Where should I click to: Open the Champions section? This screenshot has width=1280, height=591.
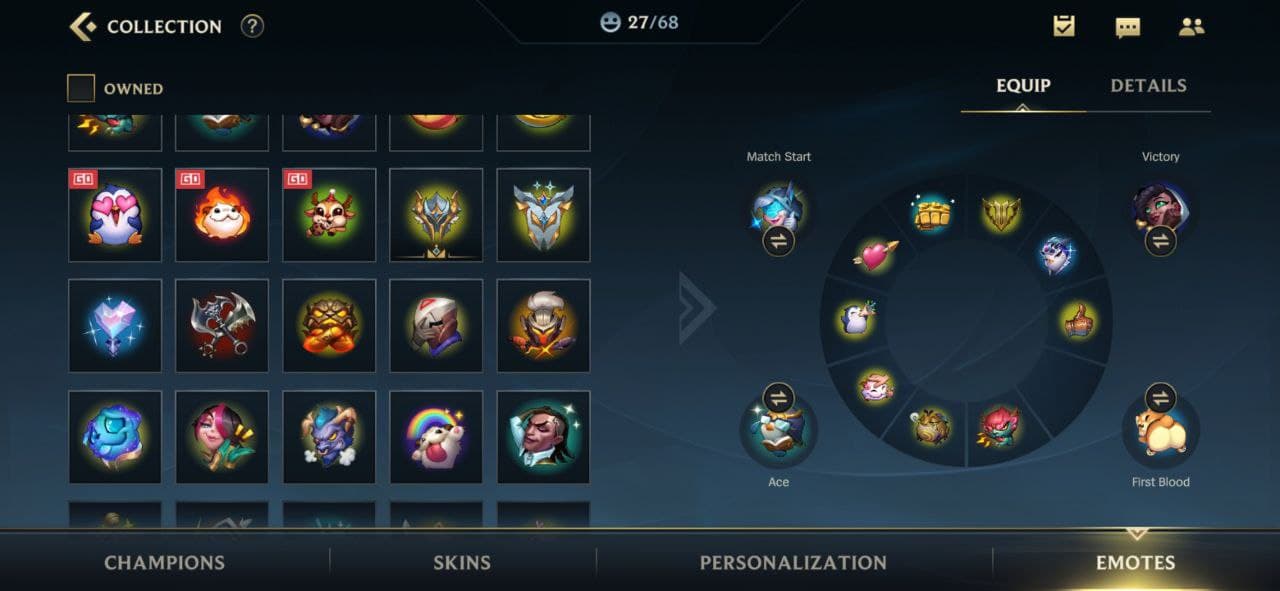pyautogui.click(x=164, y=562)
